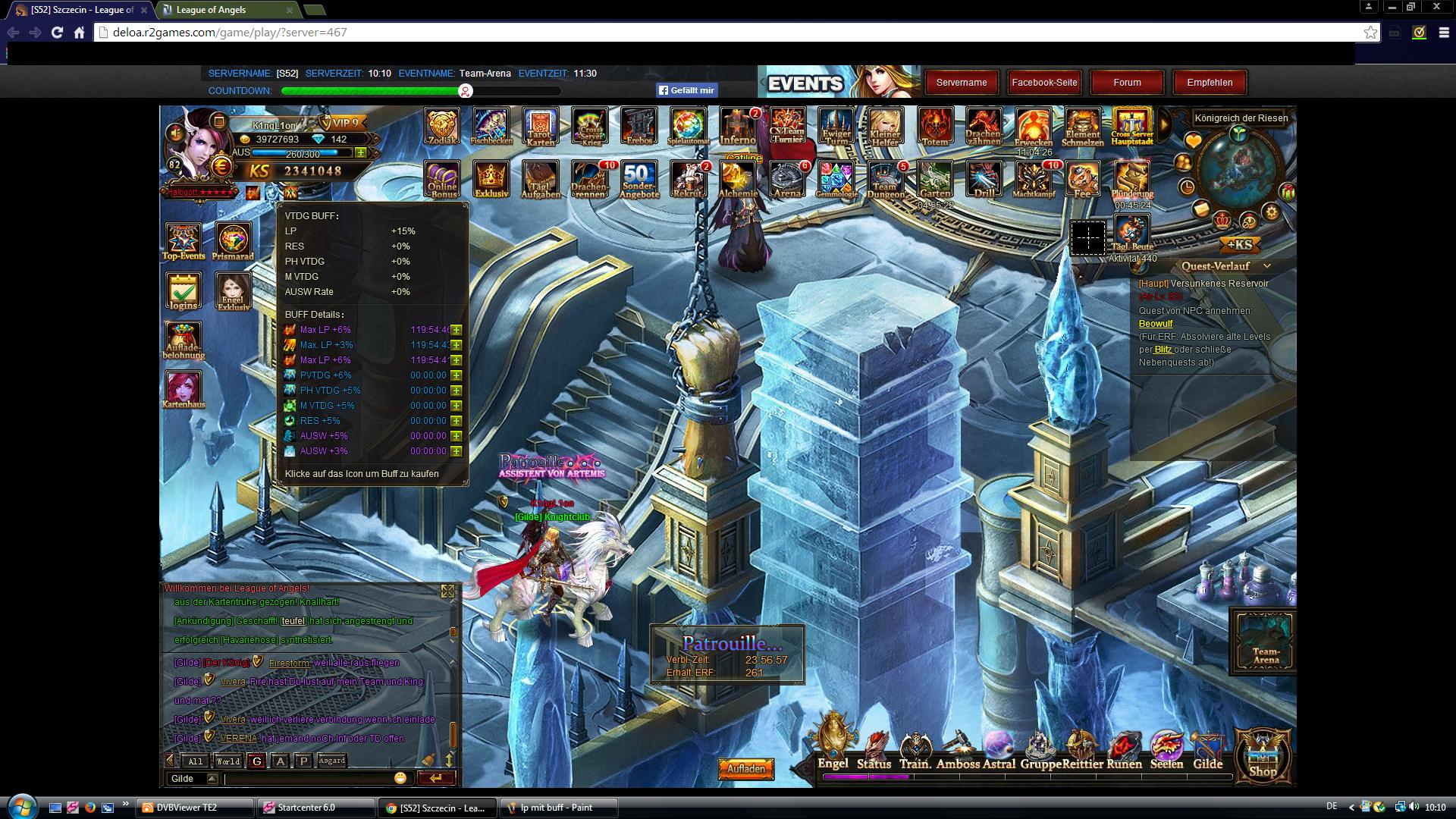Enter the Inferno event
Viewport: 1456px width, 819px height.
tap(737, 126)
